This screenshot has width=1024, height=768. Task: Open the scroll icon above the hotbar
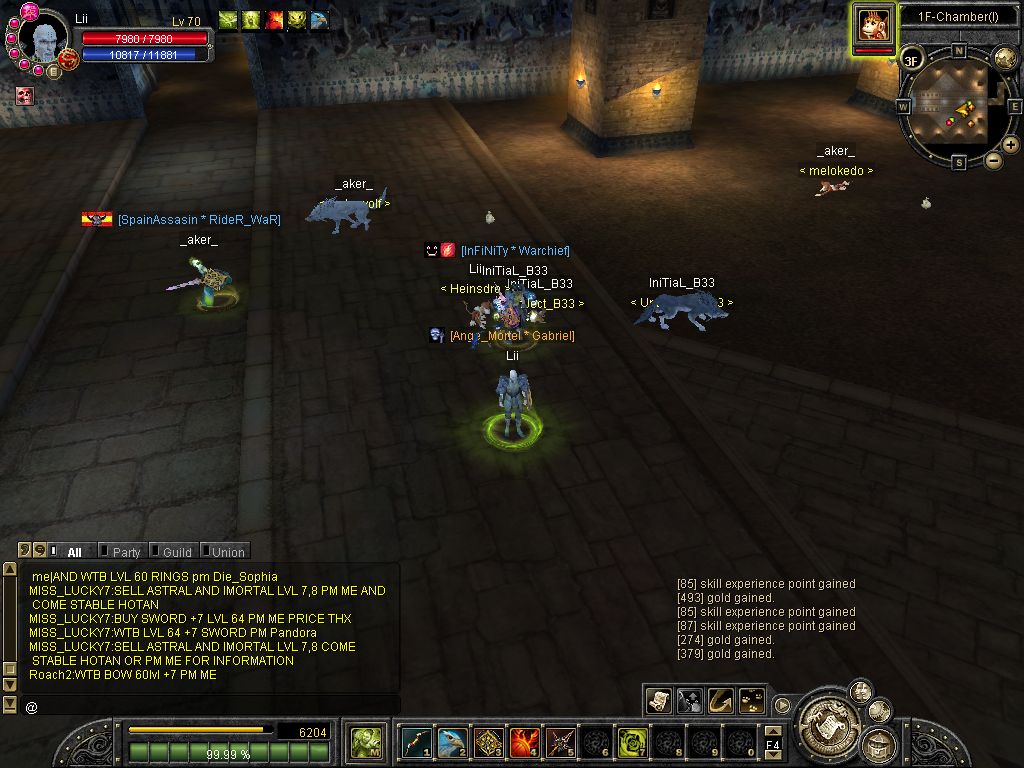click(658, 701)
